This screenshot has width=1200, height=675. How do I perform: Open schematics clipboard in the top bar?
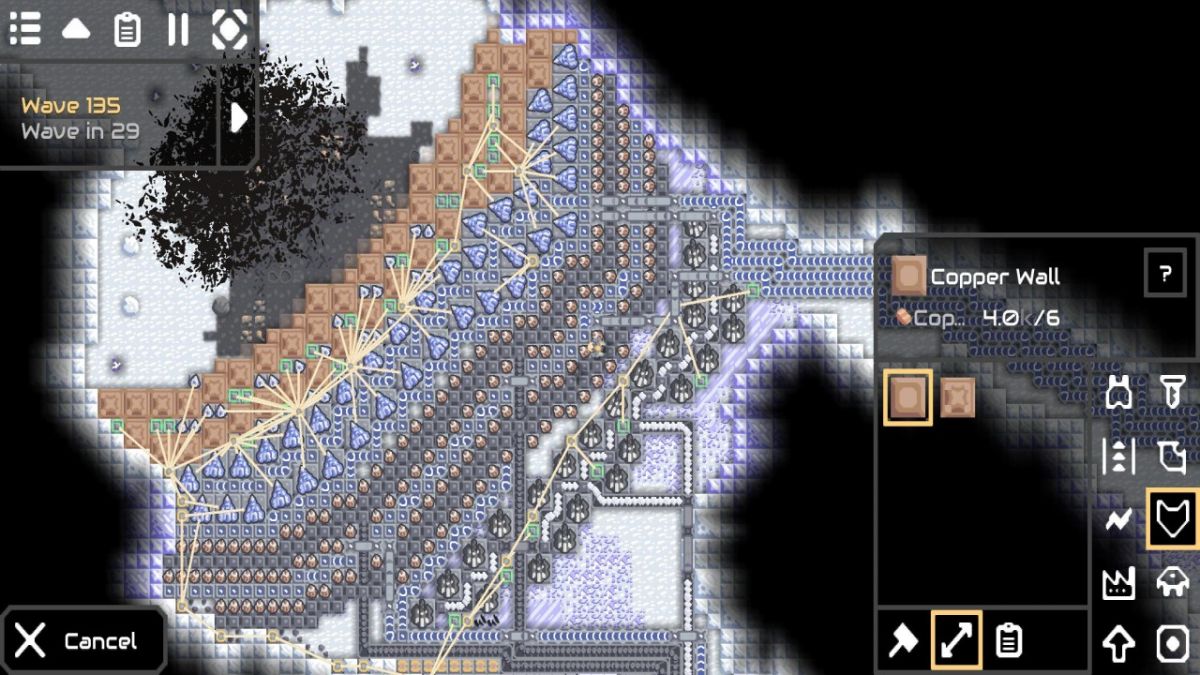(x=127, y=29)
